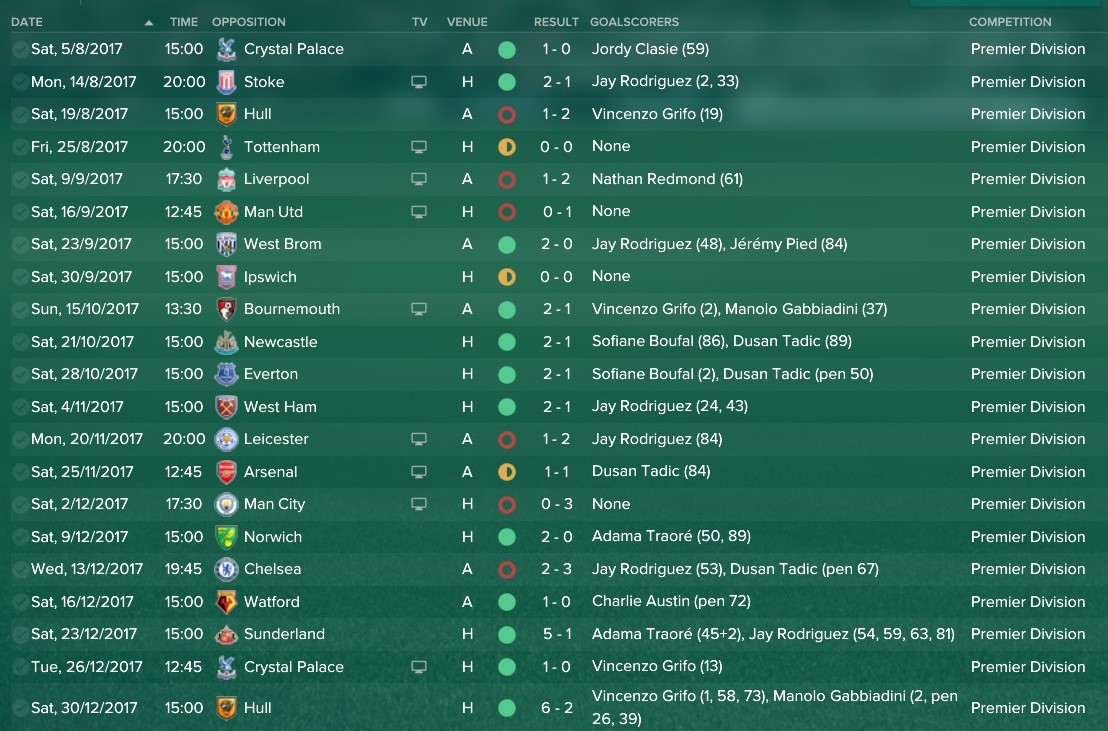Click the Result column header
Viewport: 1108px width, 731px height.
click(556, 22)
